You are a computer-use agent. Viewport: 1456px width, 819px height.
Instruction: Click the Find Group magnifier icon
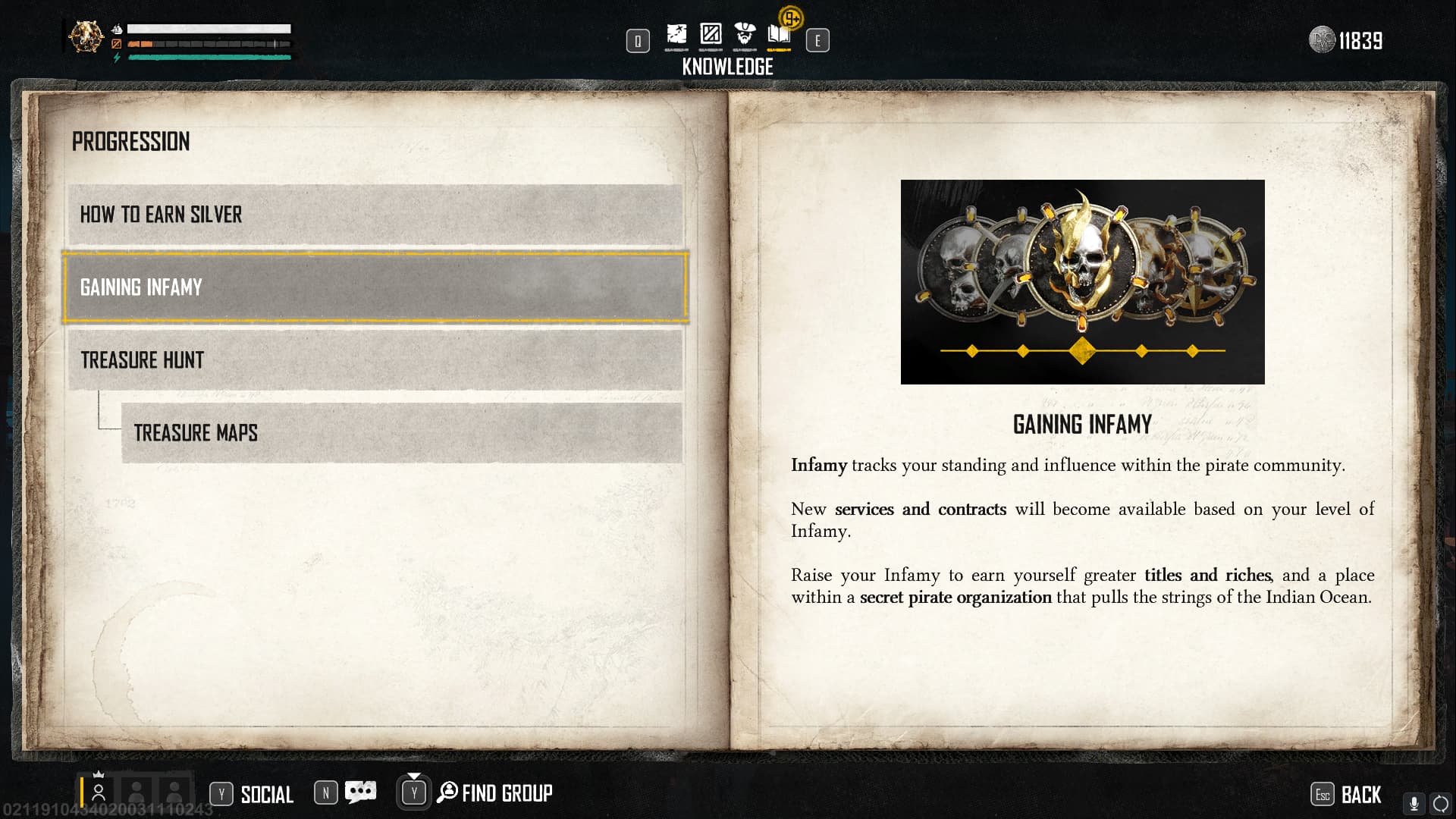click(x=447, y=792)
